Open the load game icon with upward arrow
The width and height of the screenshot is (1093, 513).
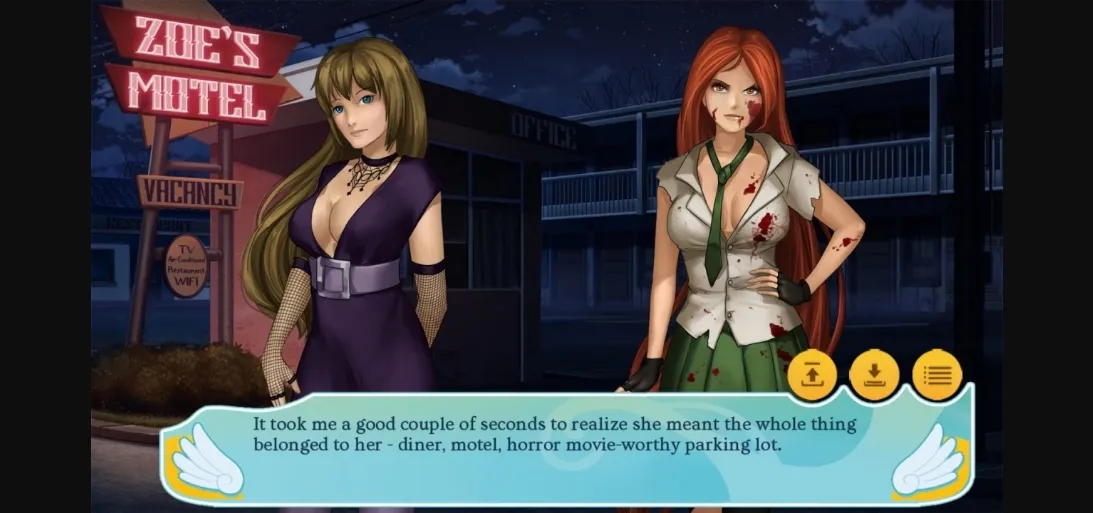812,375
